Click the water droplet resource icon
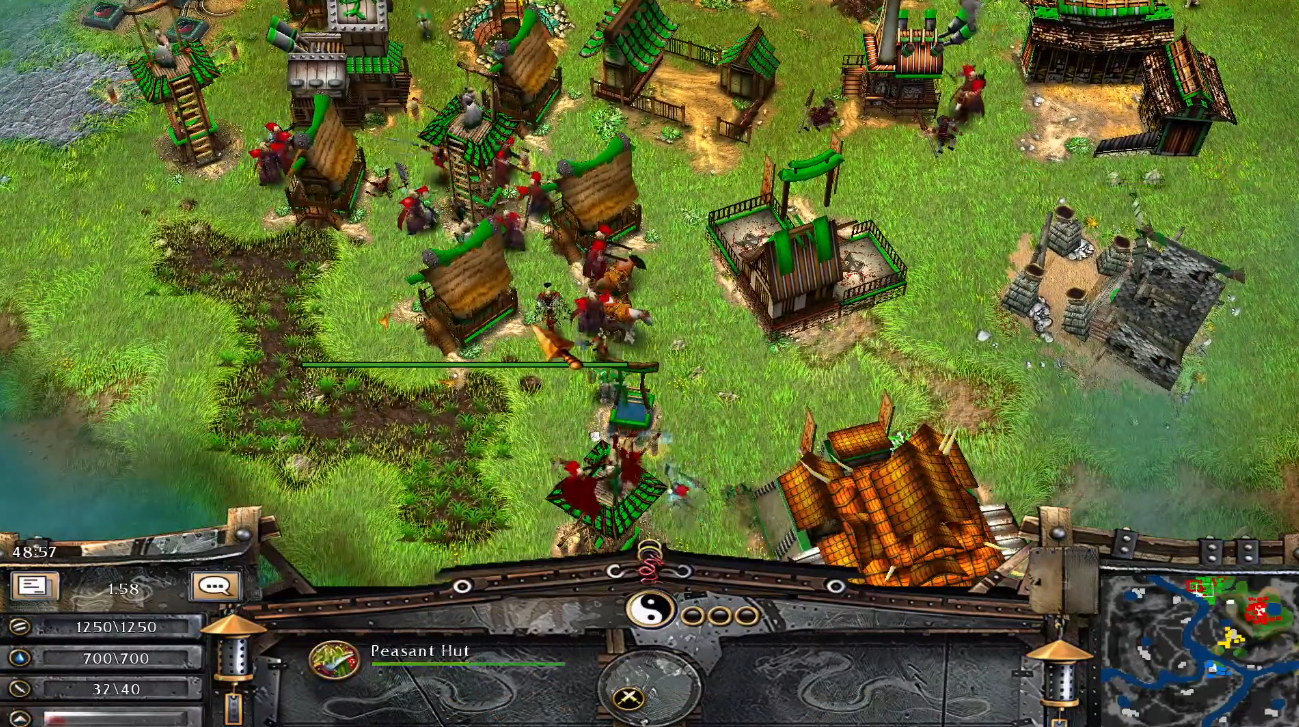Image resolution: width=1299 pixels, height=727 pixels. click(18, 658)
